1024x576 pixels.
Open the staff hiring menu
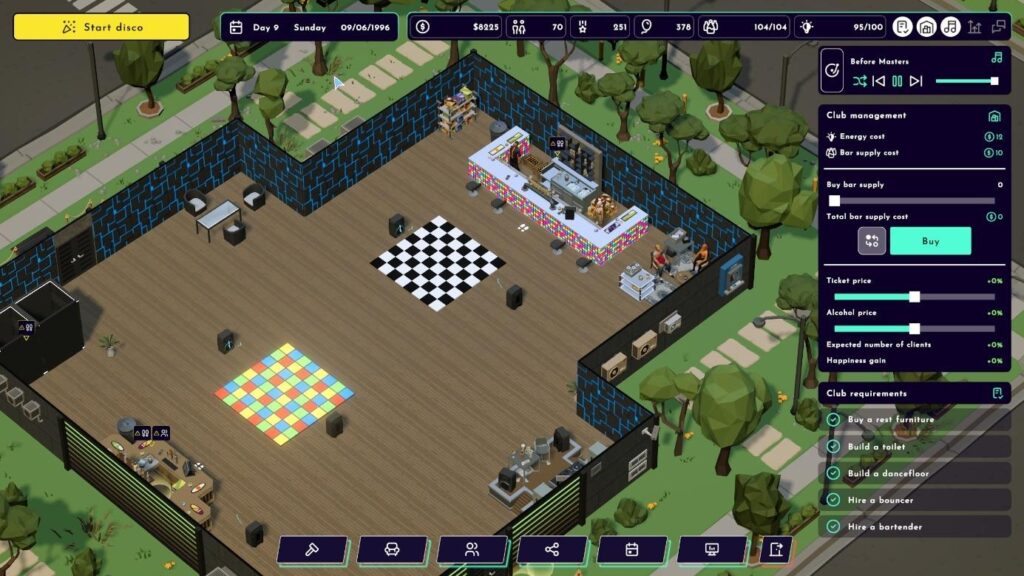point(472,549)
